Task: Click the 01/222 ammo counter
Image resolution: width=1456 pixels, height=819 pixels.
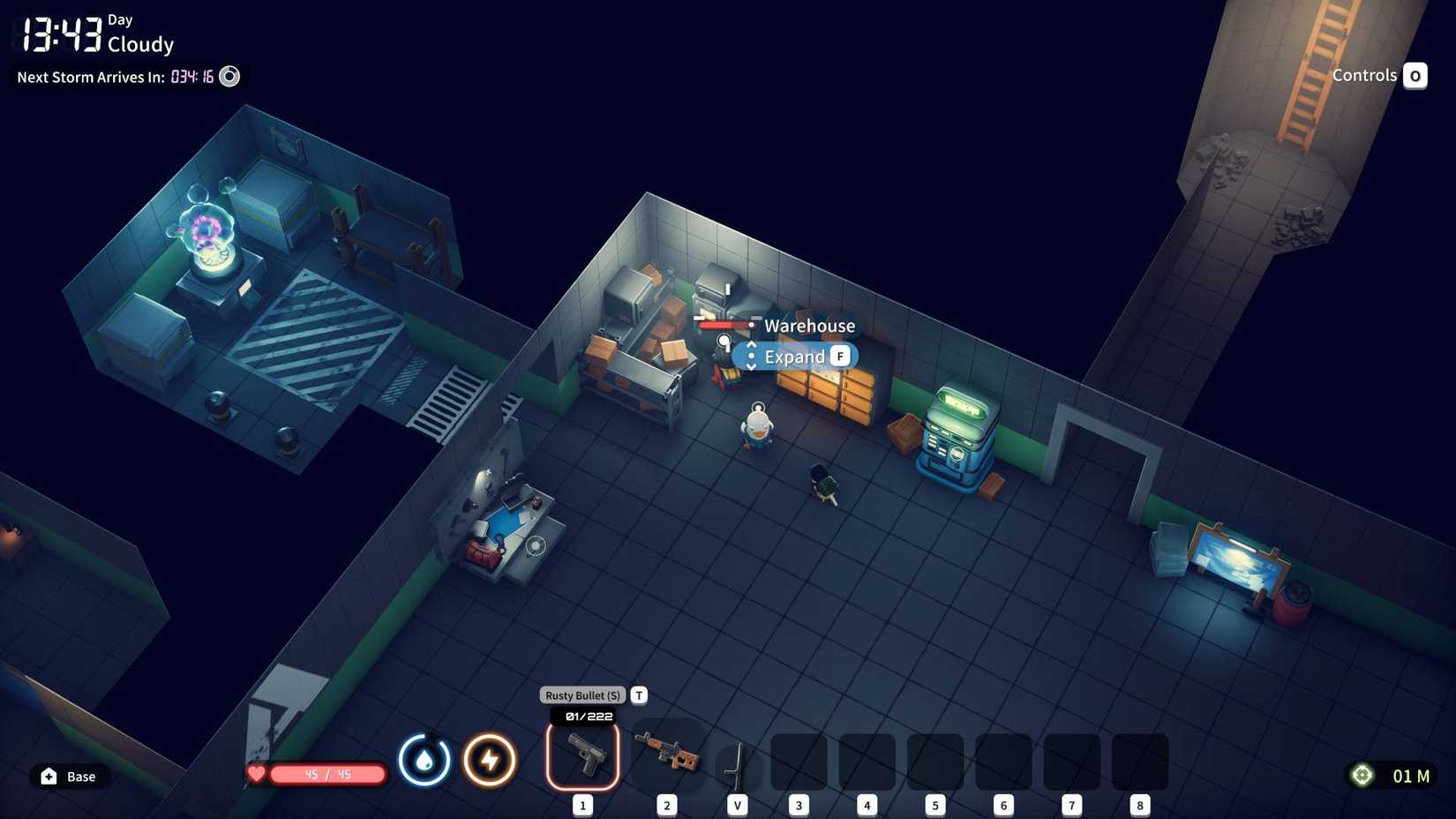Action: tap(582, 716)
